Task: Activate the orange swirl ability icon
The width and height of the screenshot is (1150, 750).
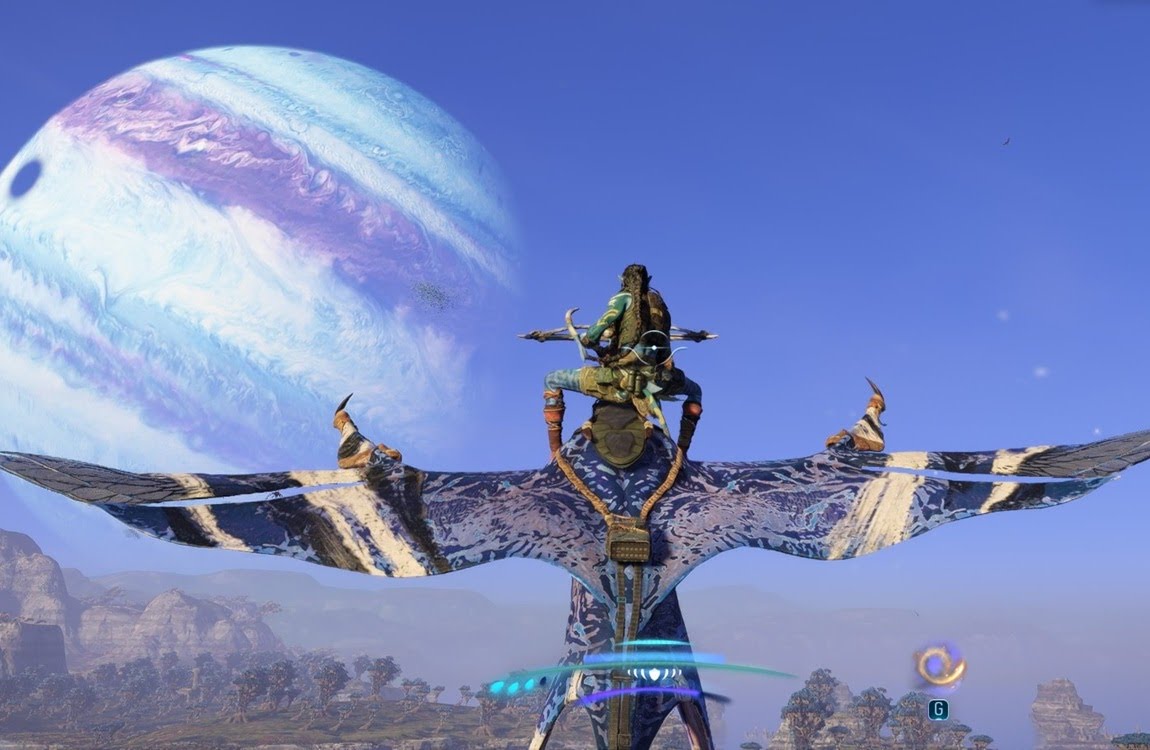Action: [x=938, y=666]
